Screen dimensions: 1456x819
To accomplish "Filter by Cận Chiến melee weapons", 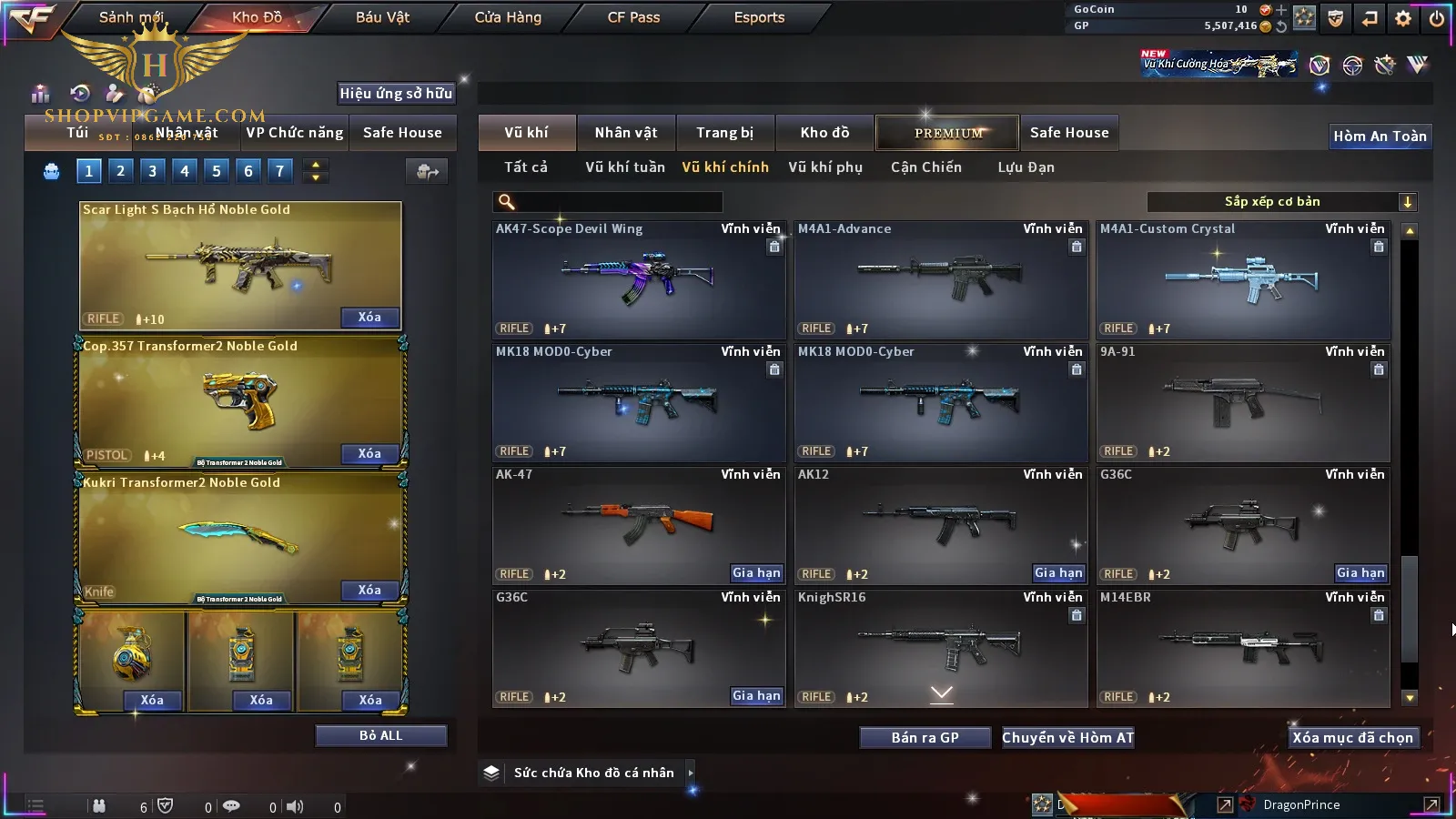I will pyautogui.click(x=925, y=167).
